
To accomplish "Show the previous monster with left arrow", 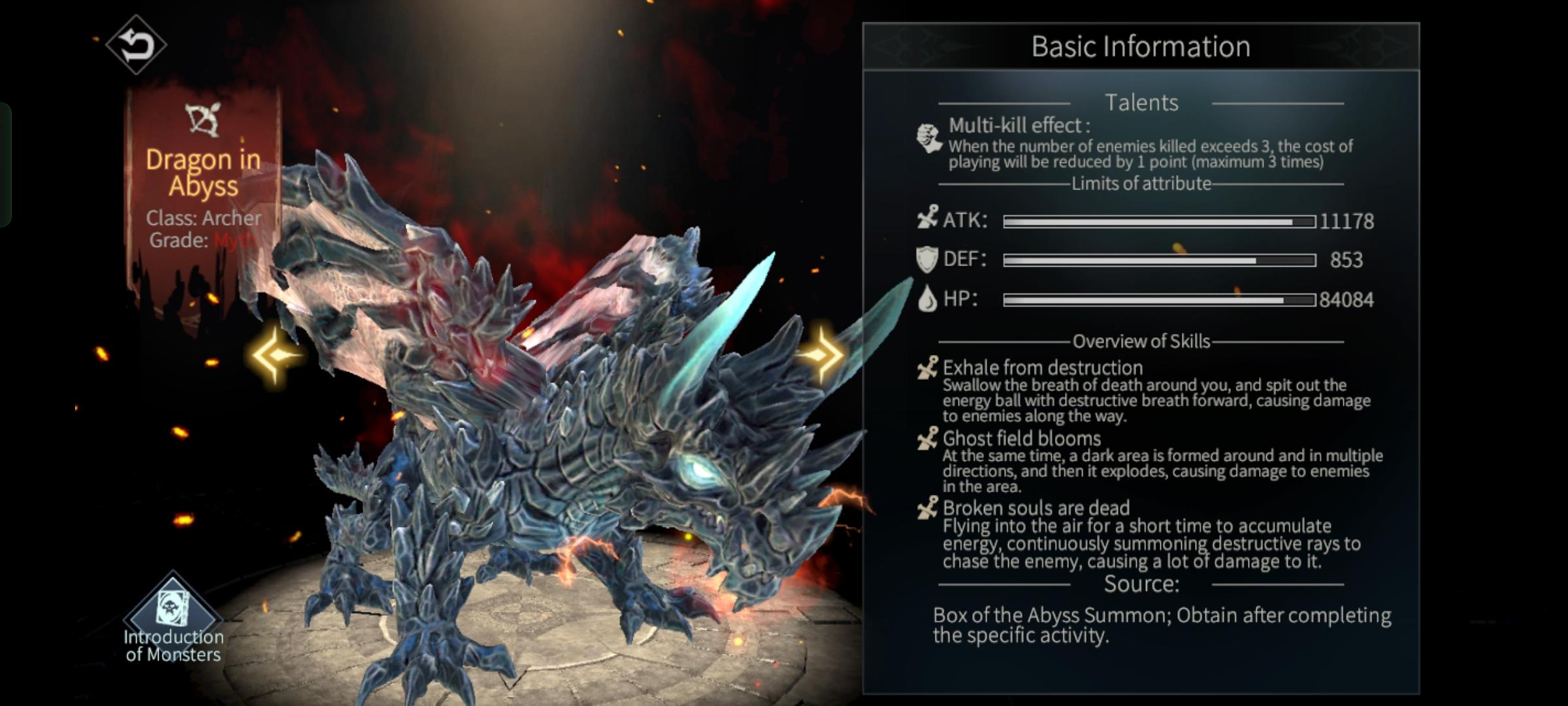I will 274,355.
